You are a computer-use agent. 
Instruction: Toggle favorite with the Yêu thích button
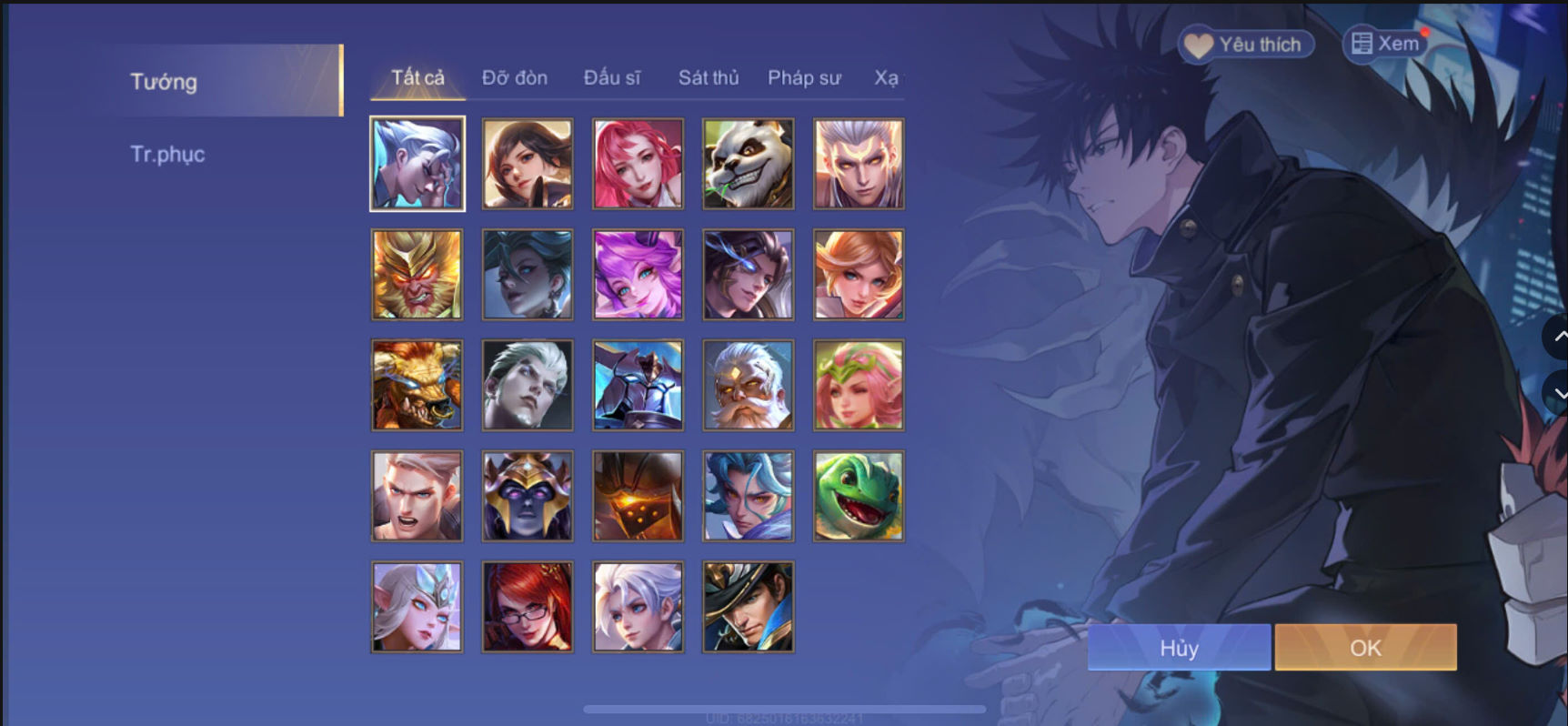pyautogui.click(x=1246, y=43)
